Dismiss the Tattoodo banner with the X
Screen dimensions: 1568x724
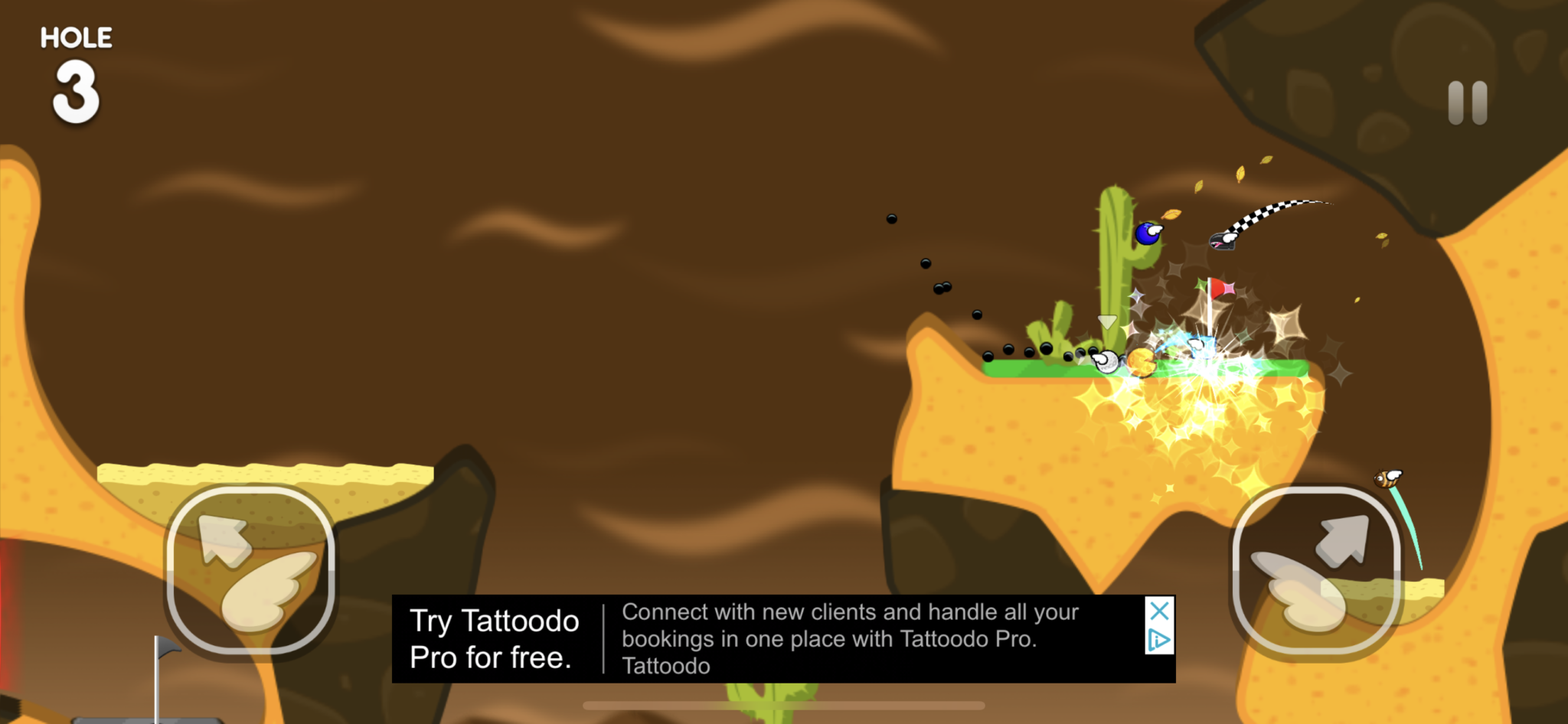pyautogui.click(x=1159, y=611)
